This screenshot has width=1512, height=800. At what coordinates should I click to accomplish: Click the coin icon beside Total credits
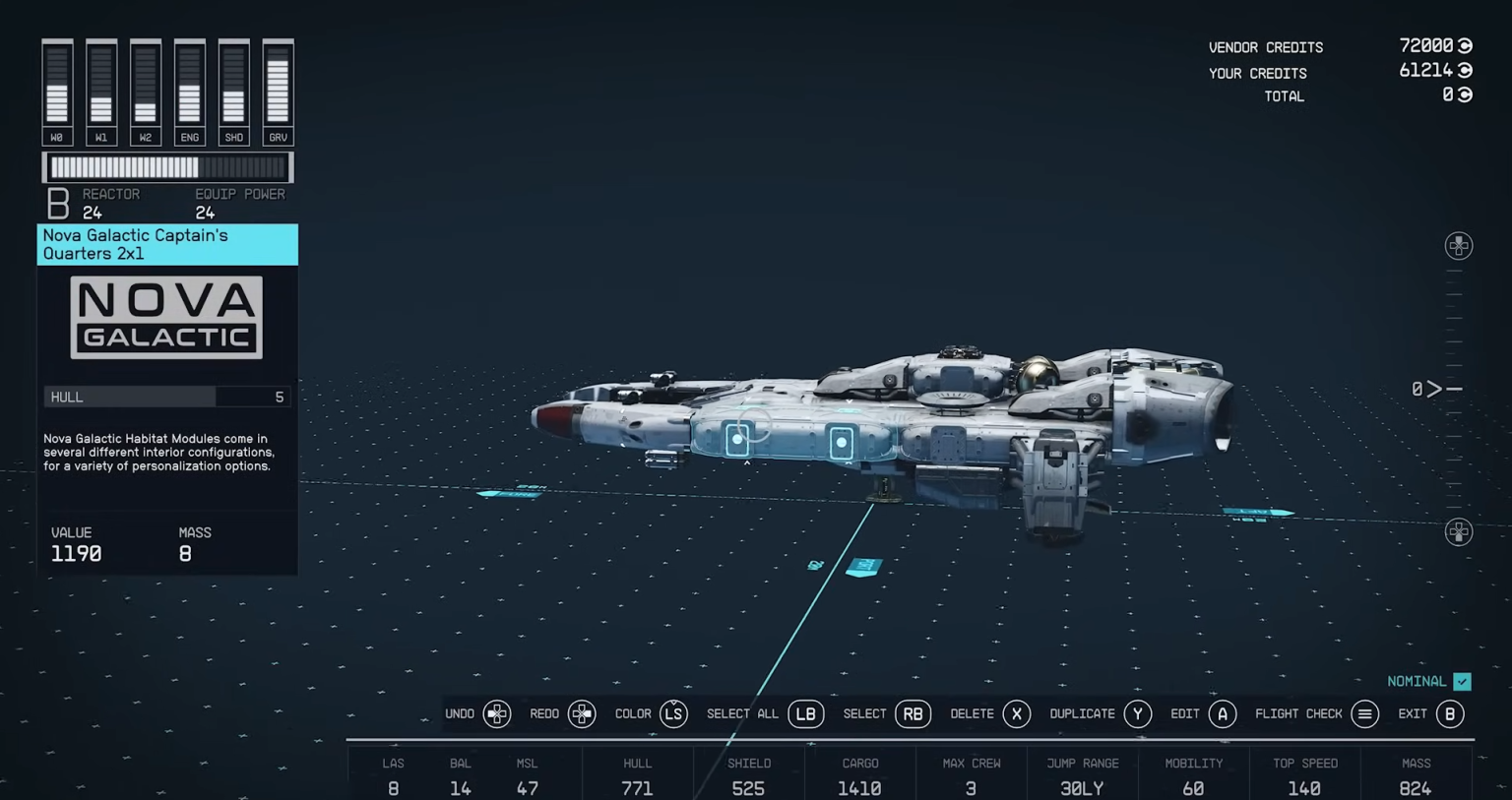coord(1464,94)
